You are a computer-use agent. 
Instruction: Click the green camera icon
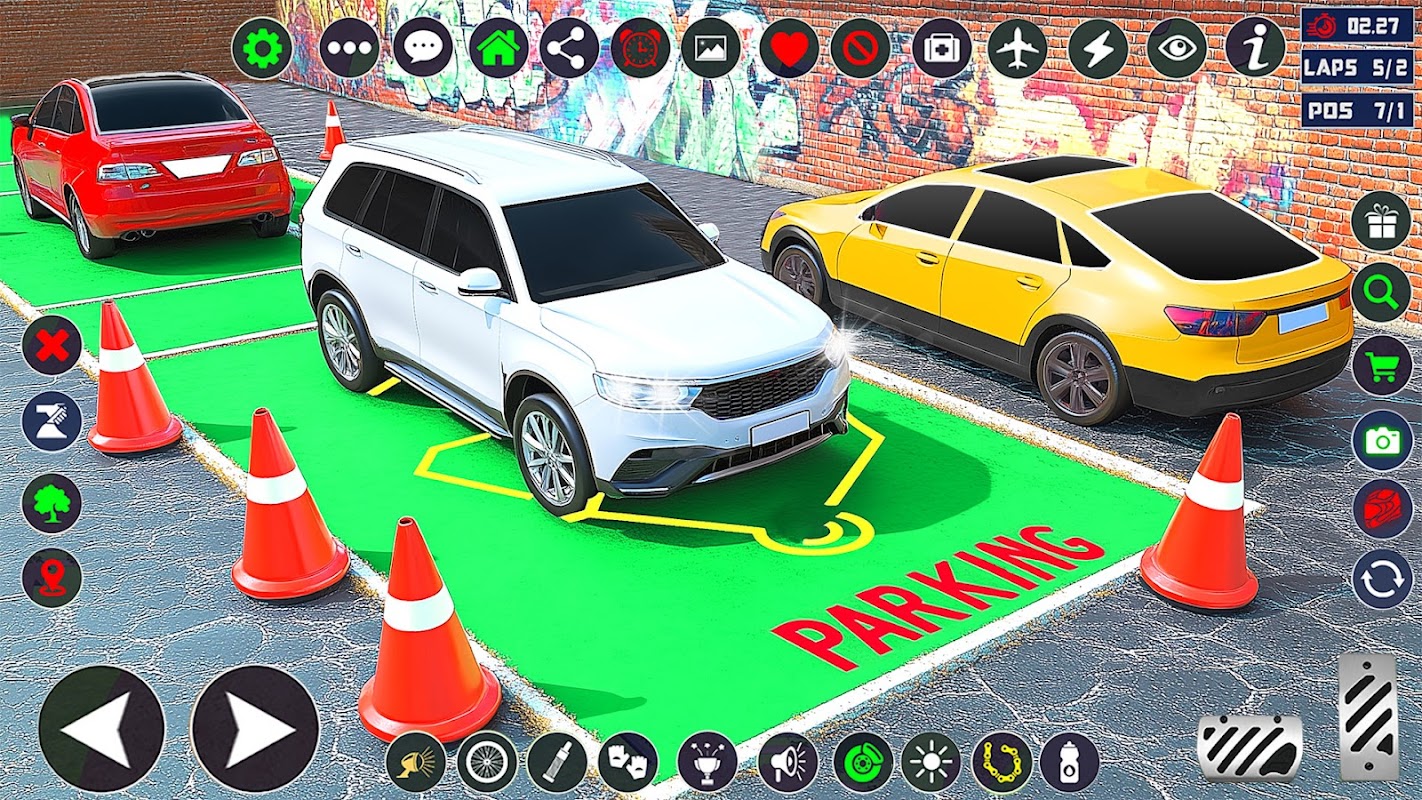1381,440
